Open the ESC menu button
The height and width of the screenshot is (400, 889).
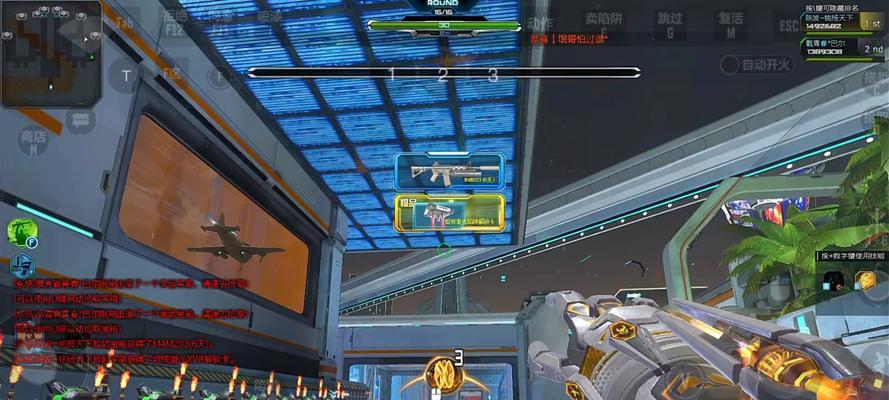point(790,24)
